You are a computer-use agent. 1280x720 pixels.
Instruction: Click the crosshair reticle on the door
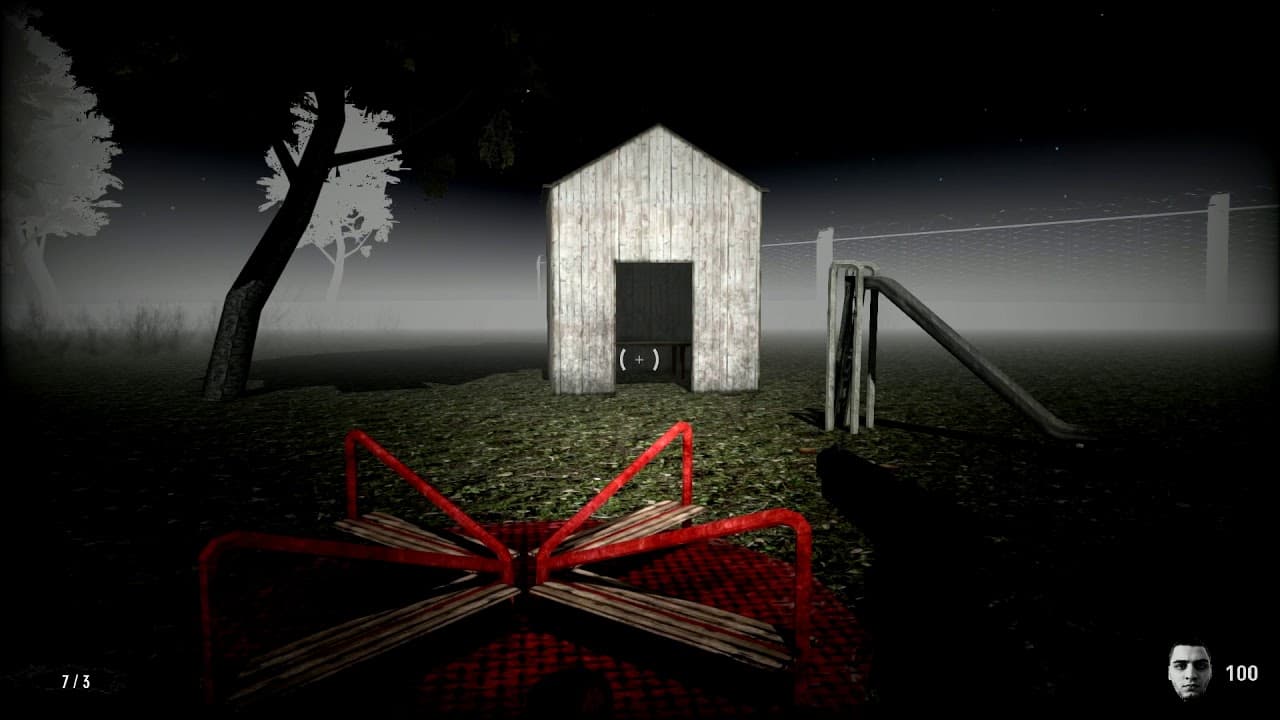coord(639,357)
